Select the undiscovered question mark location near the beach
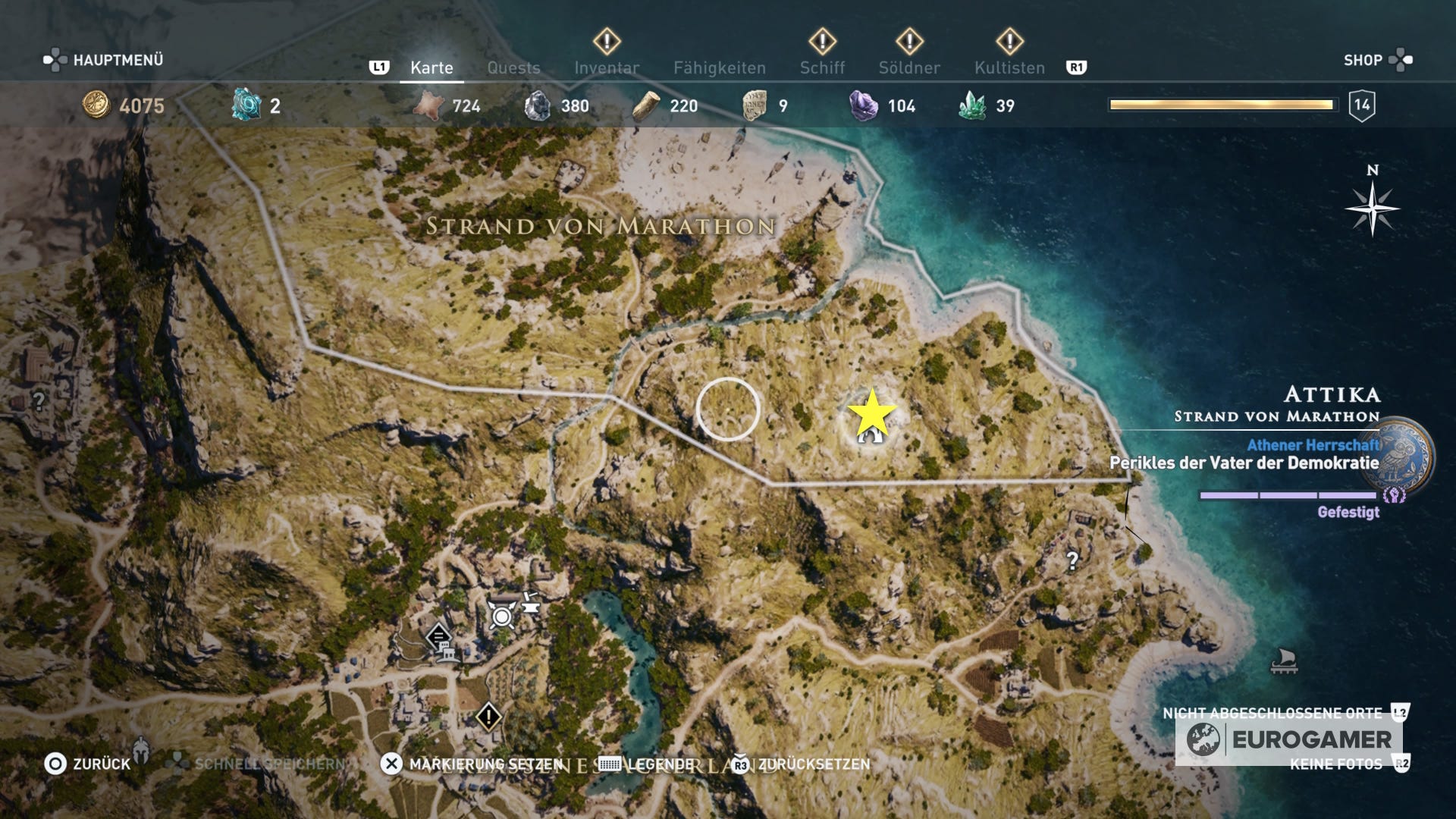This screenshot has width=1456, height=819. coord(1072,561)
